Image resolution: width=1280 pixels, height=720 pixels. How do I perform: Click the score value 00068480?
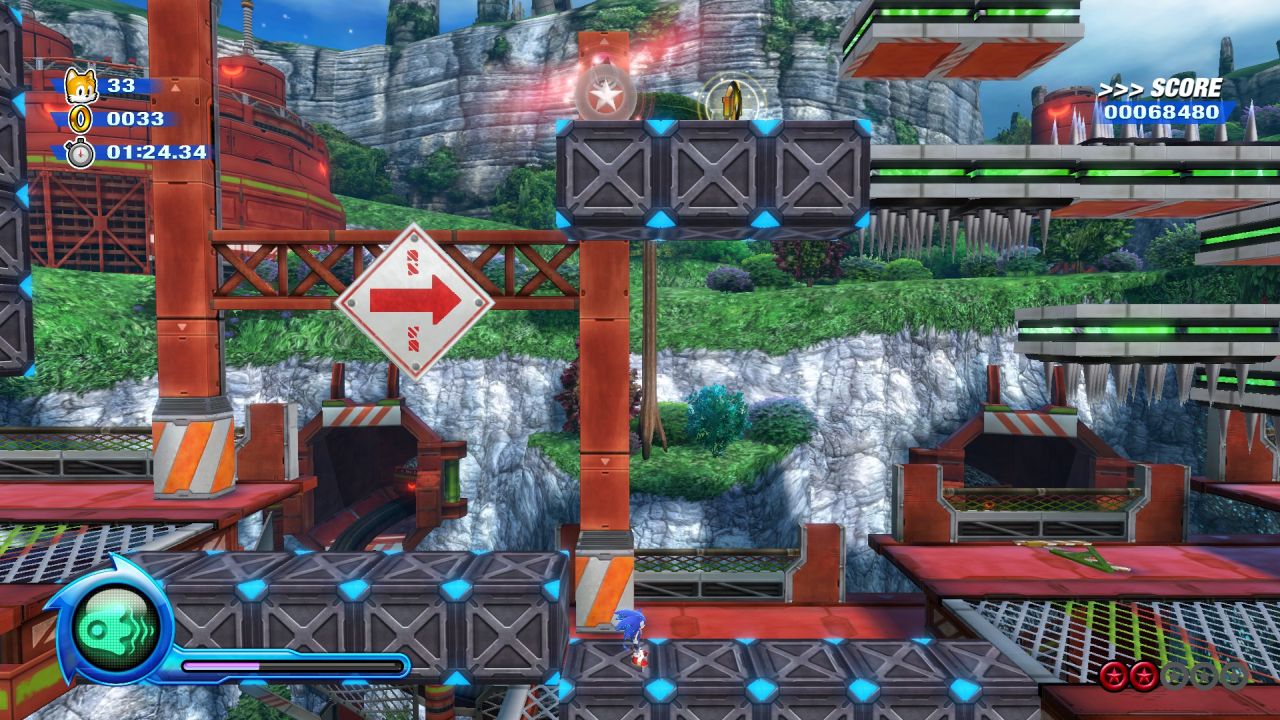1163,113
